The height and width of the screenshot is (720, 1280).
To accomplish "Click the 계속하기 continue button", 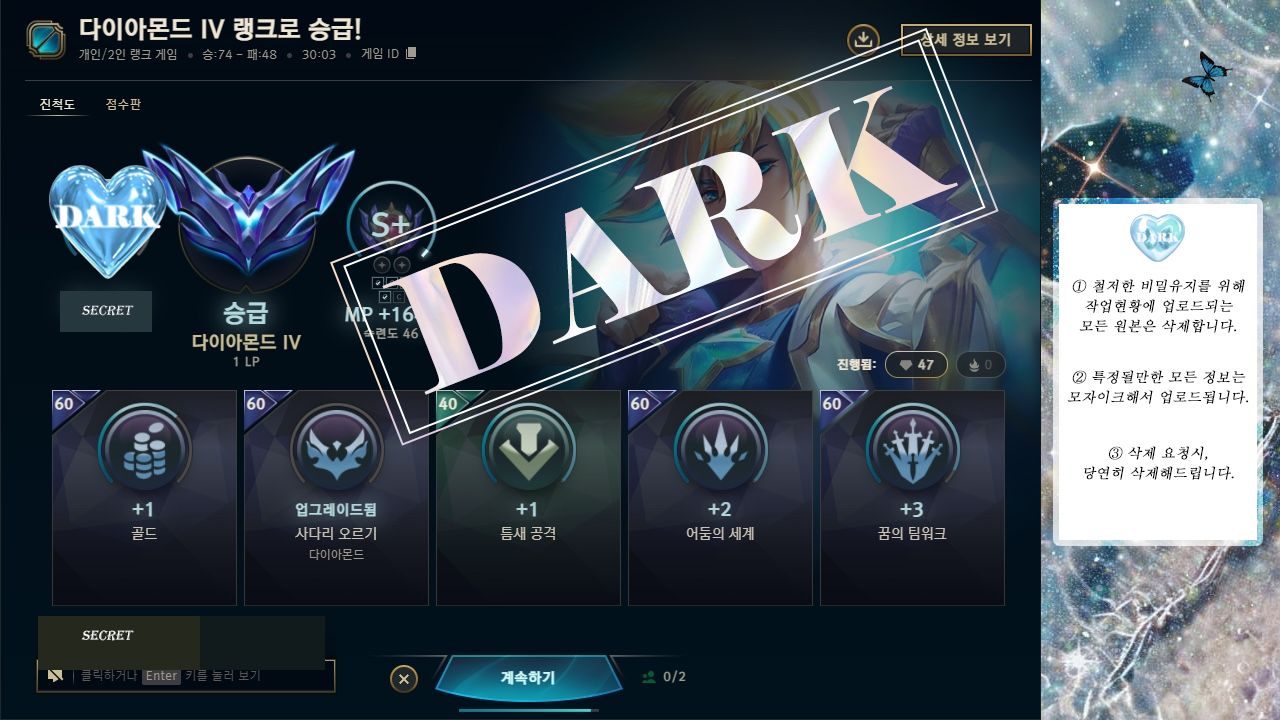I will coord(527,677).
